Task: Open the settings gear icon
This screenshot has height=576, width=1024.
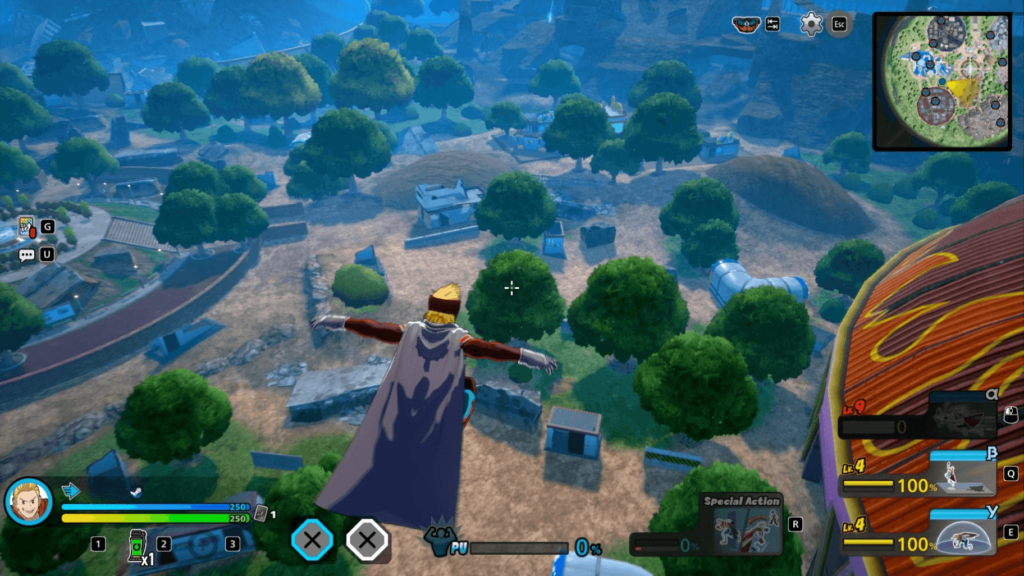Action: pos(811,24)
